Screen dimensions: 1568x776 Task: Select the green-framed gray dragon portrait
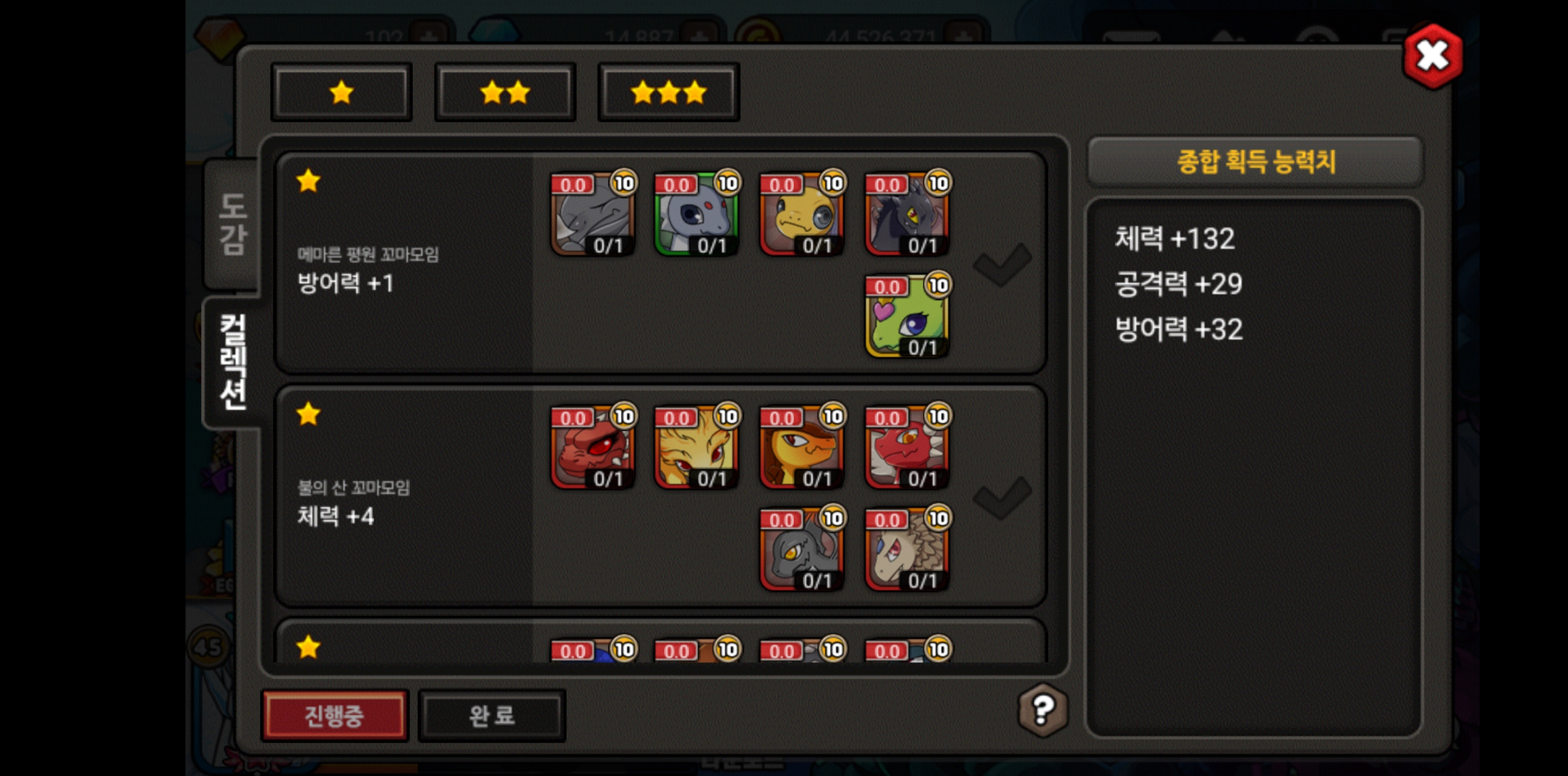(696, 214)
